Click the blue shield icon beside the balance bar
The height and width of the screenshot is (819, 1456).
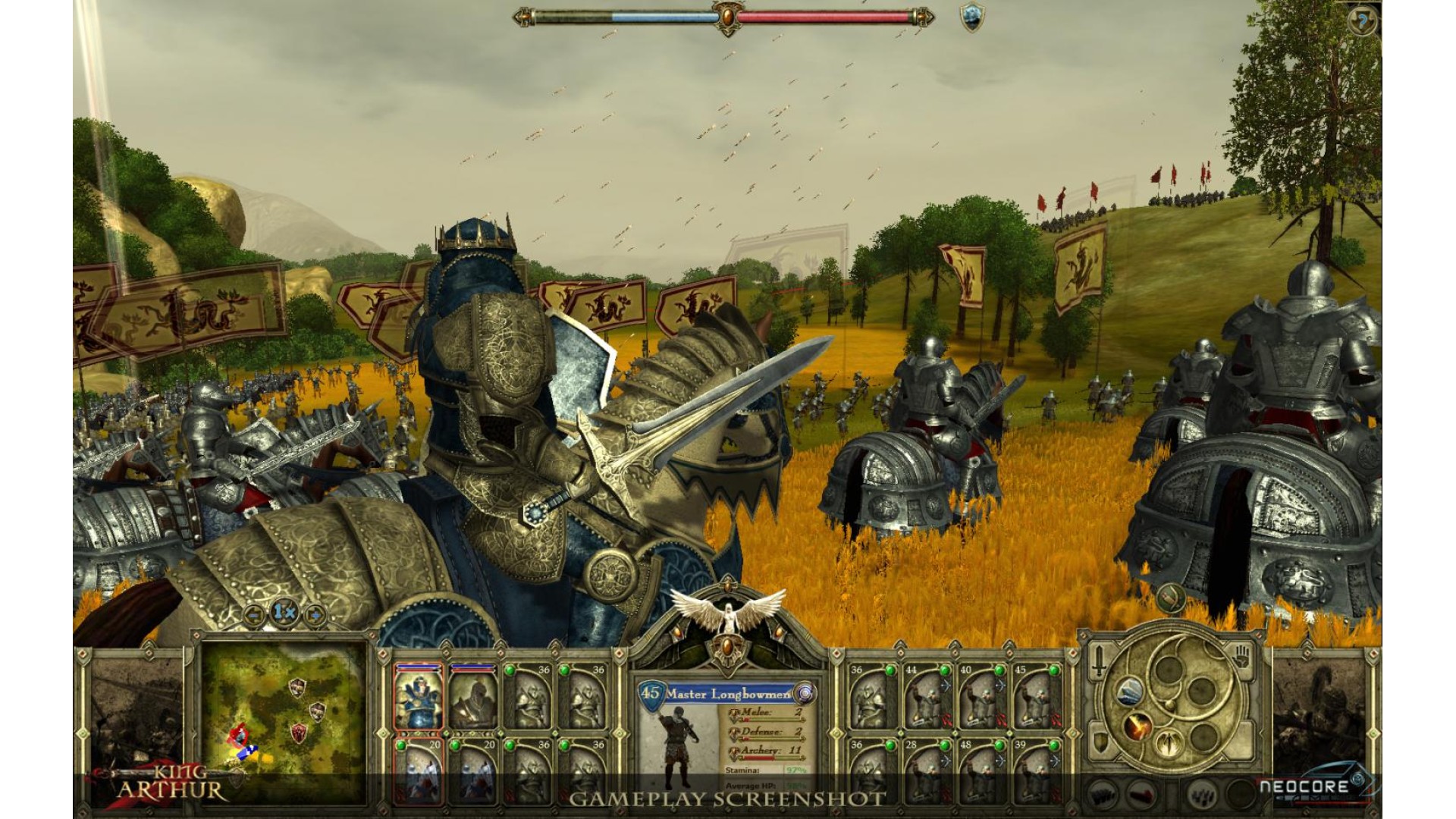pos(971,17)
